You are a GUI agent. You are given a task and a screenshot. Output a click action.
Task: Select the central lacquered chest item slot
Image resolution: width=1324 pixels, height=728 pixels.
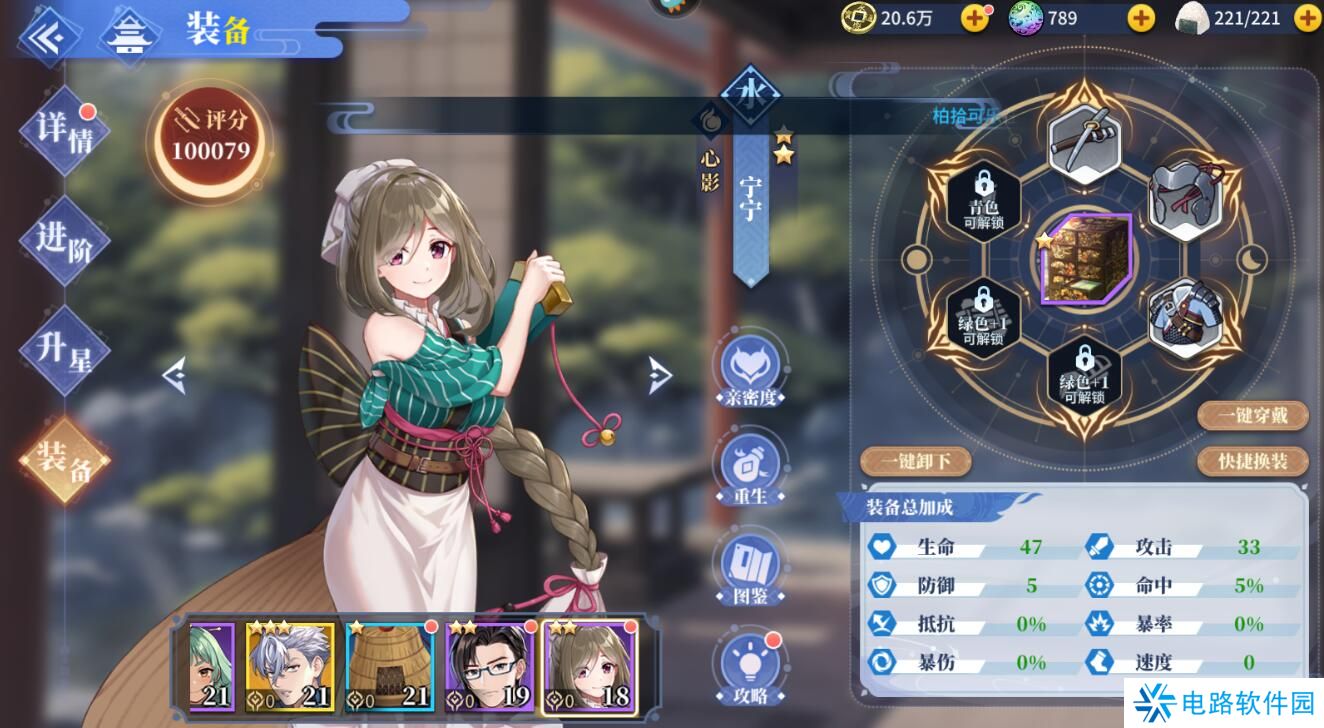(1085, 260)
